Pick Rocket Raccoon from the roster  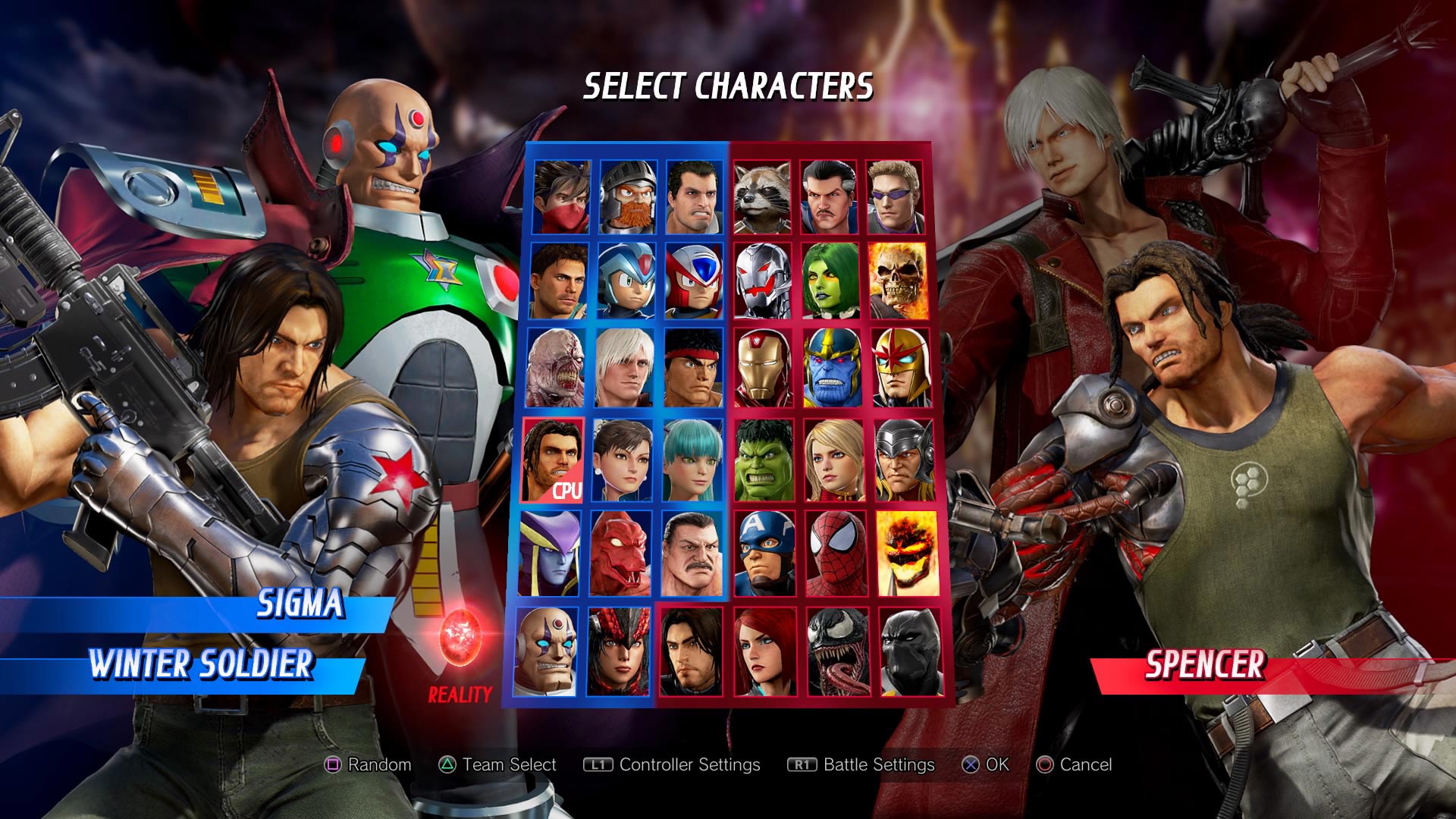pyautogui.click(x=762, y=196)
